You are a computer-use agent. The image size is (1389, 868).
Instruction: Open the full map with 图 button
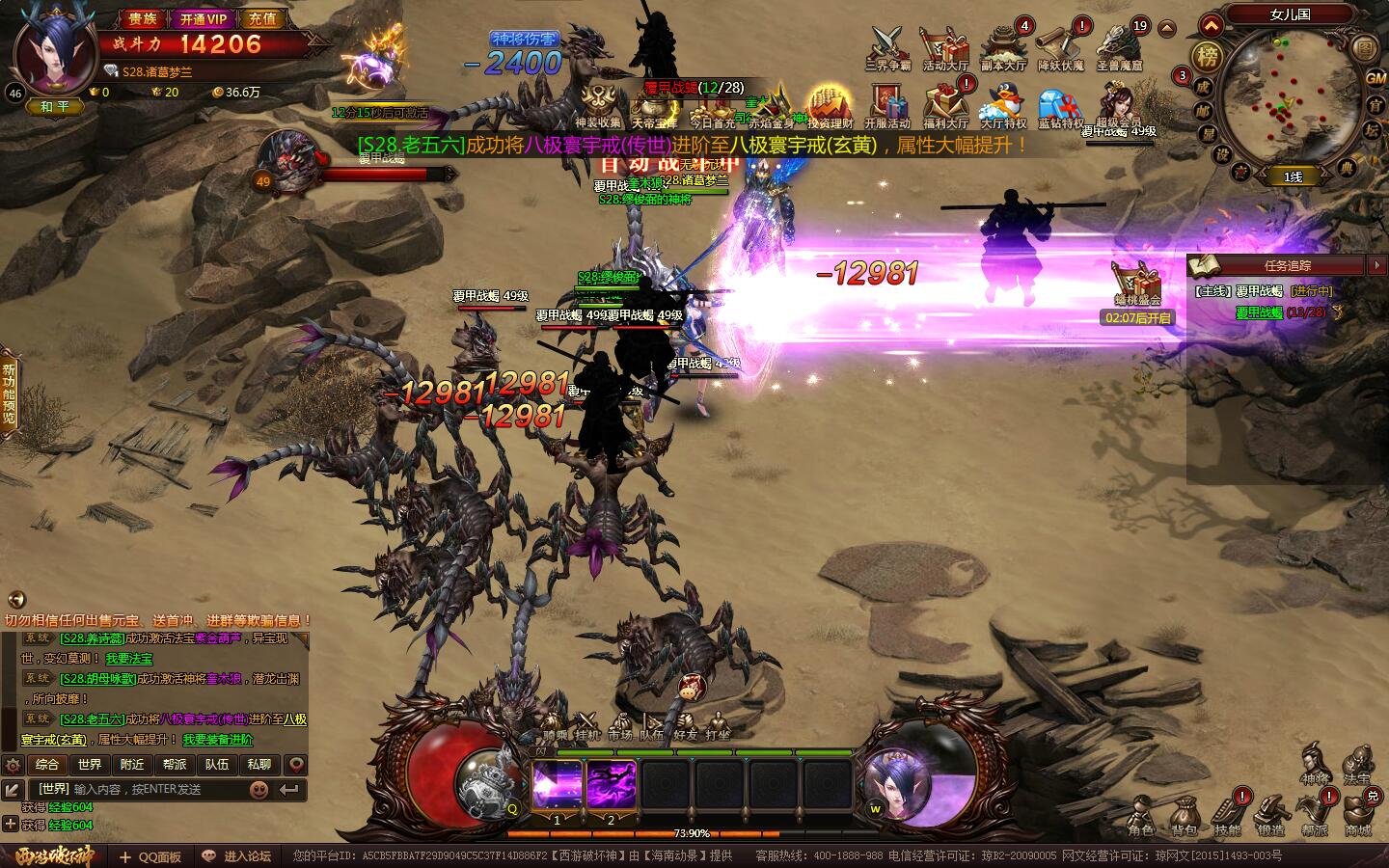point(1366,48)
